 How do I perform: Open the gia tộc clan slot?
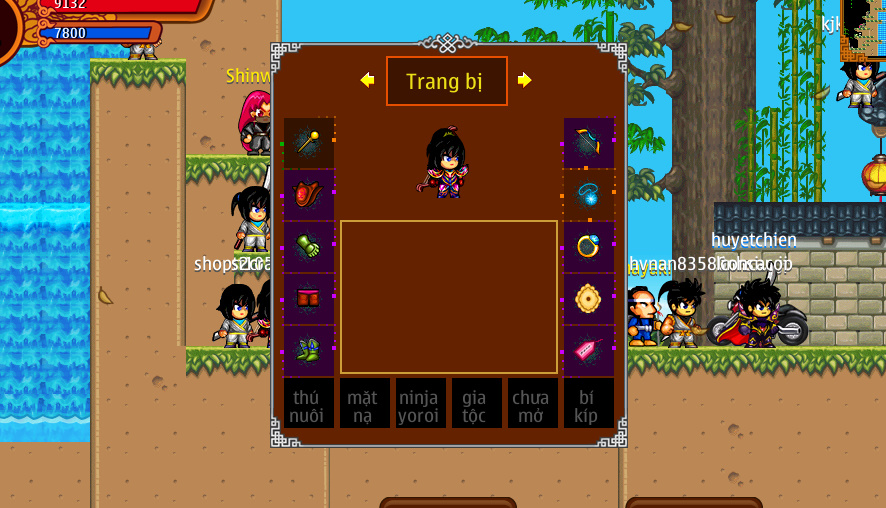(476, 403)
